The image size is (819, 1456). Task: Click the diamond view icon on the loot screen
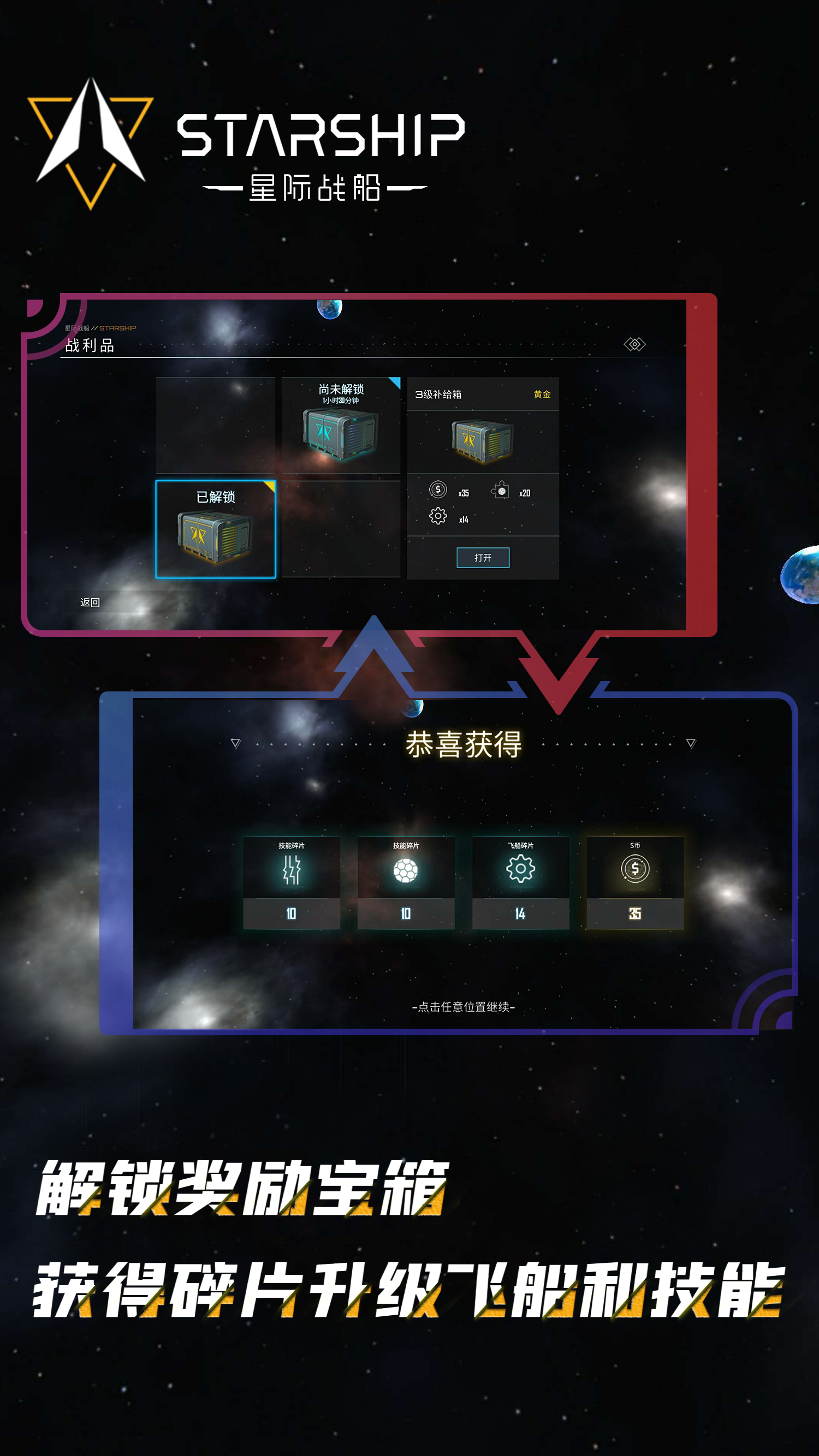point(634,344)
